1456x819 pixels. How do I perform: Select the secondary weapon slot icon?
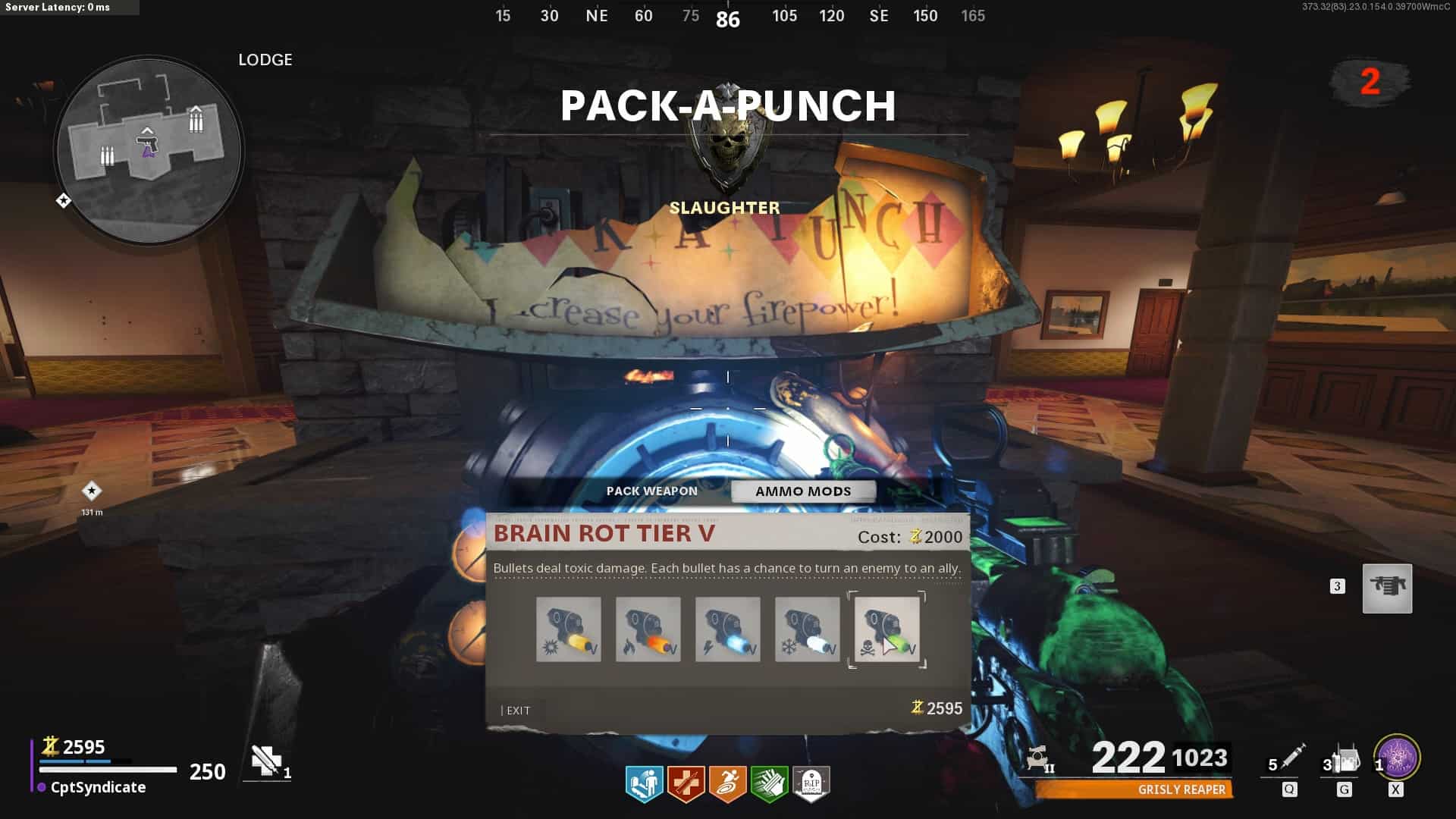[1387, 588]
